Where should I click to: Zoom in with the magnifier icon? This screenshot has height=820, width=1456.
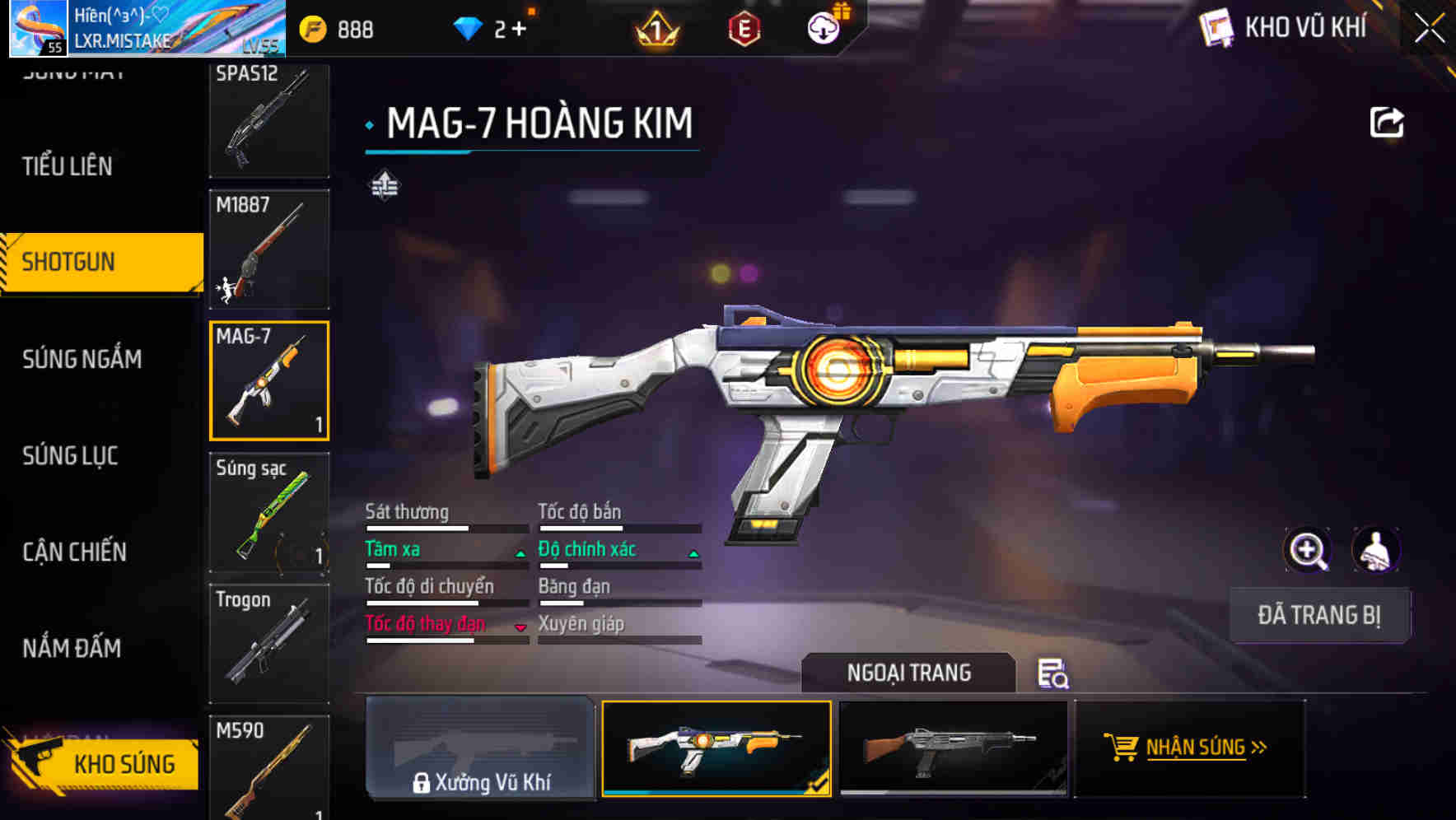coord(1307,550)
